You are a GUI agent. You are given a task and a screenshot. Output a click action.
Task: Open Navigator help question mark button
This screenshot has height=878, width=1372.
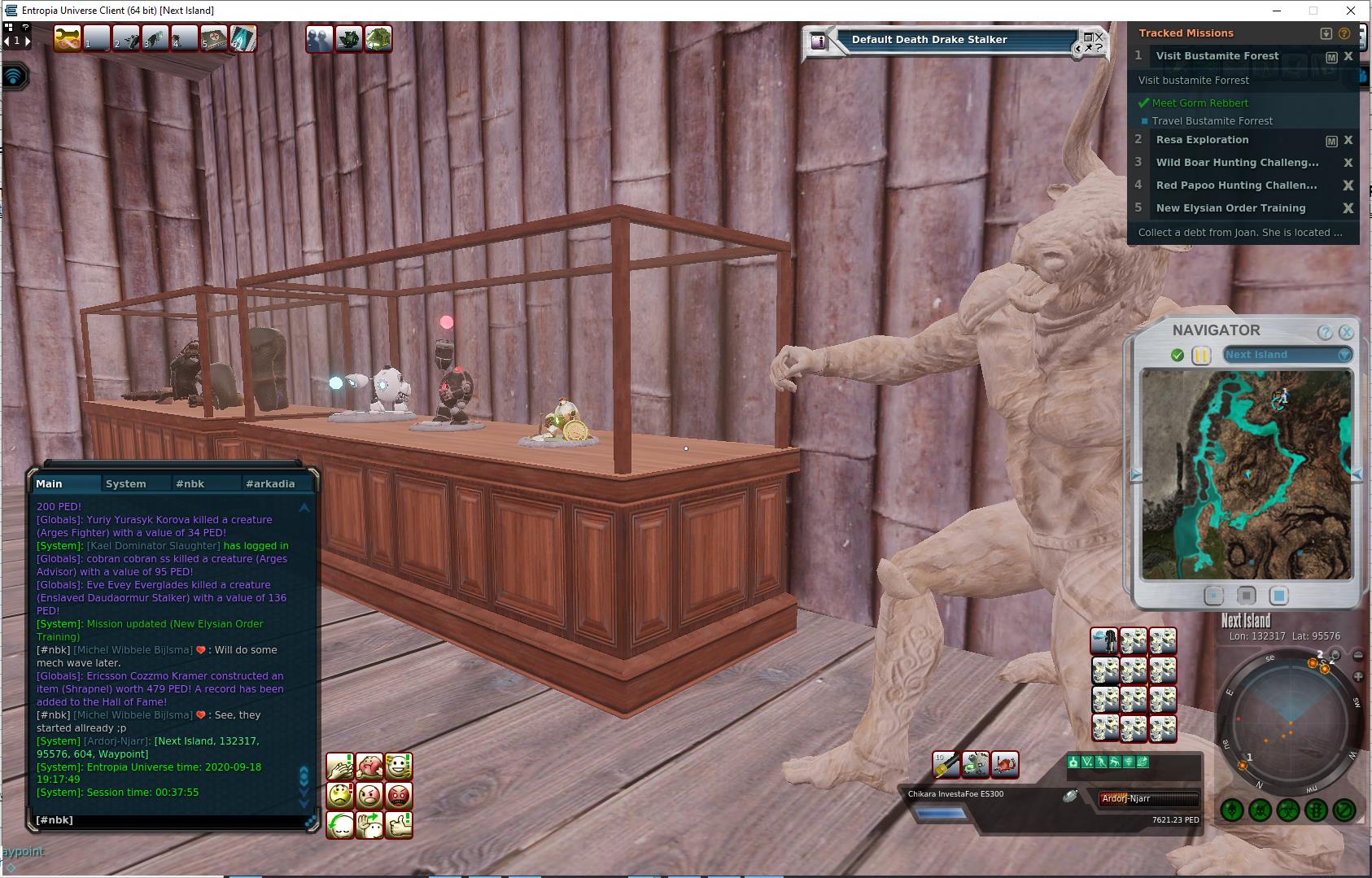tap(1325, 332)
